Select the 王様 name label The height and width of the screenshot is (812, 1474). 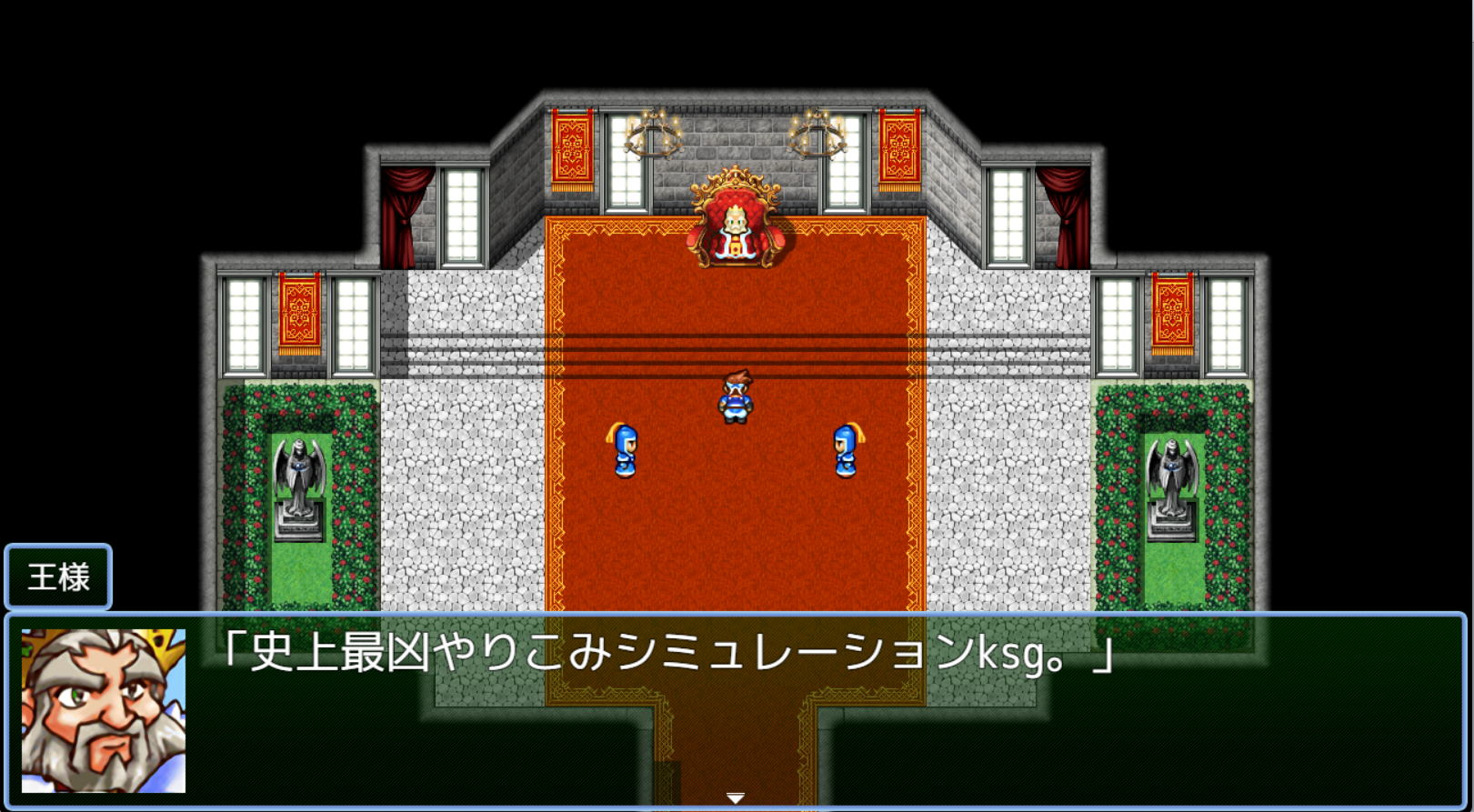(x=57, y=576)
